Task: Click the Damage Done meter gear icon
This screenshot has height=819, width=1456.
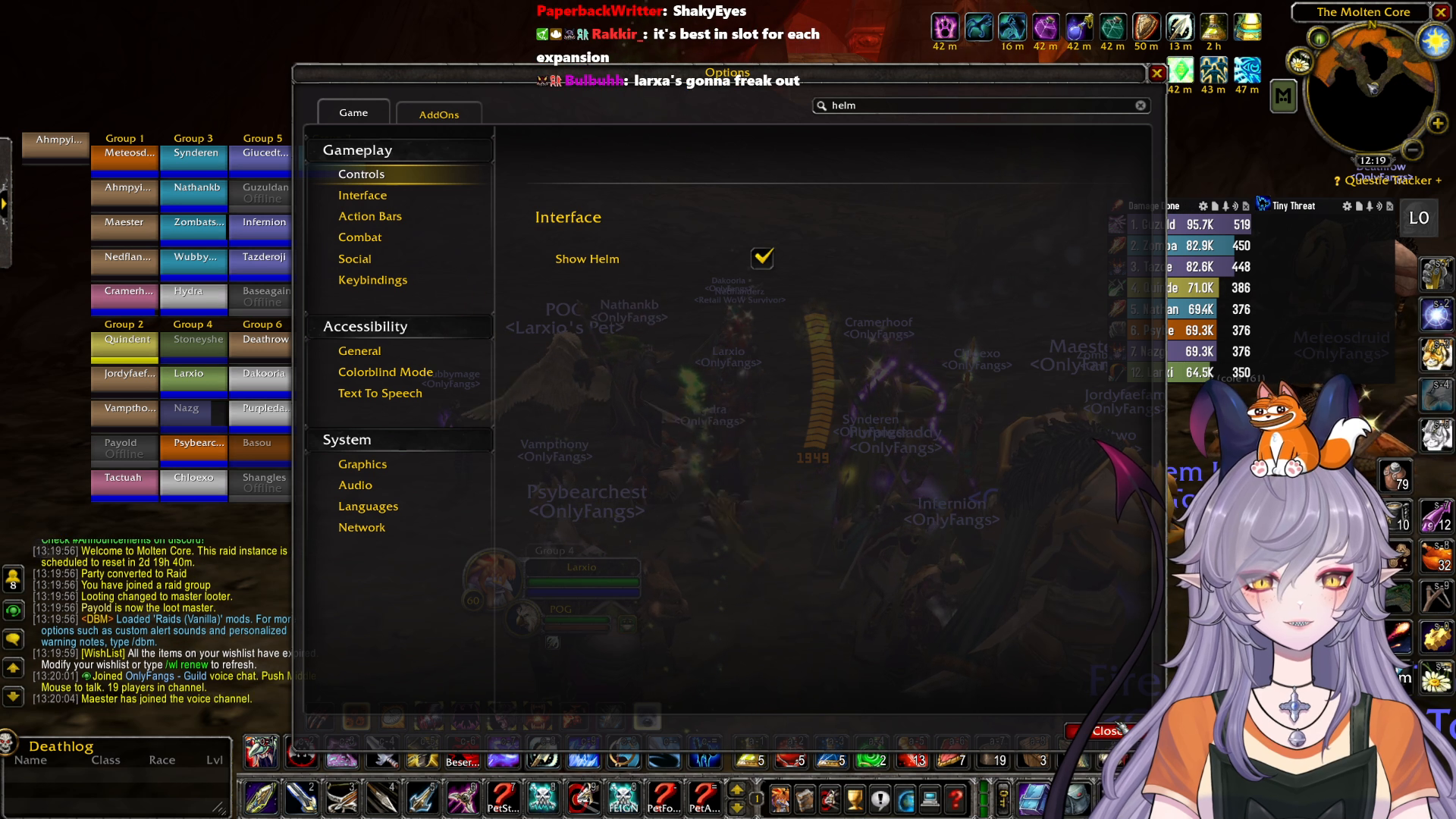Action: pos(1204,206)
